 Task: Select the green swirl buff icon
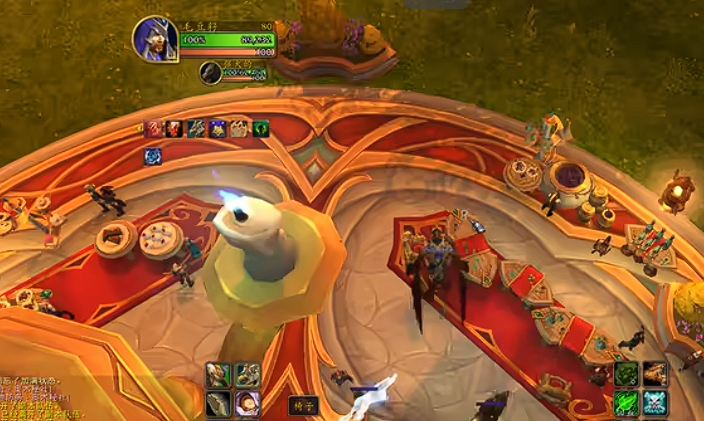pos(260,128)
